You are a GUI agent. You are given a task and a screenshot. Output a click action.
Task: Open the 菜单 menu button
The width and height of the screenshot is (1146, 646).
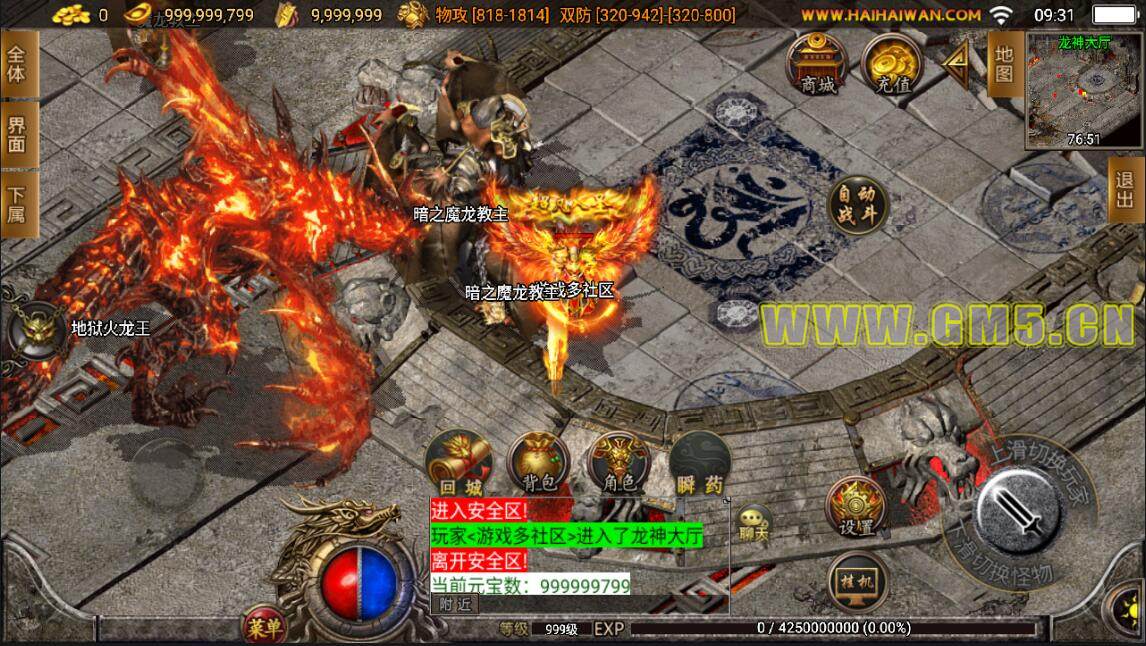pyautogui.click(x=265, y=627)
